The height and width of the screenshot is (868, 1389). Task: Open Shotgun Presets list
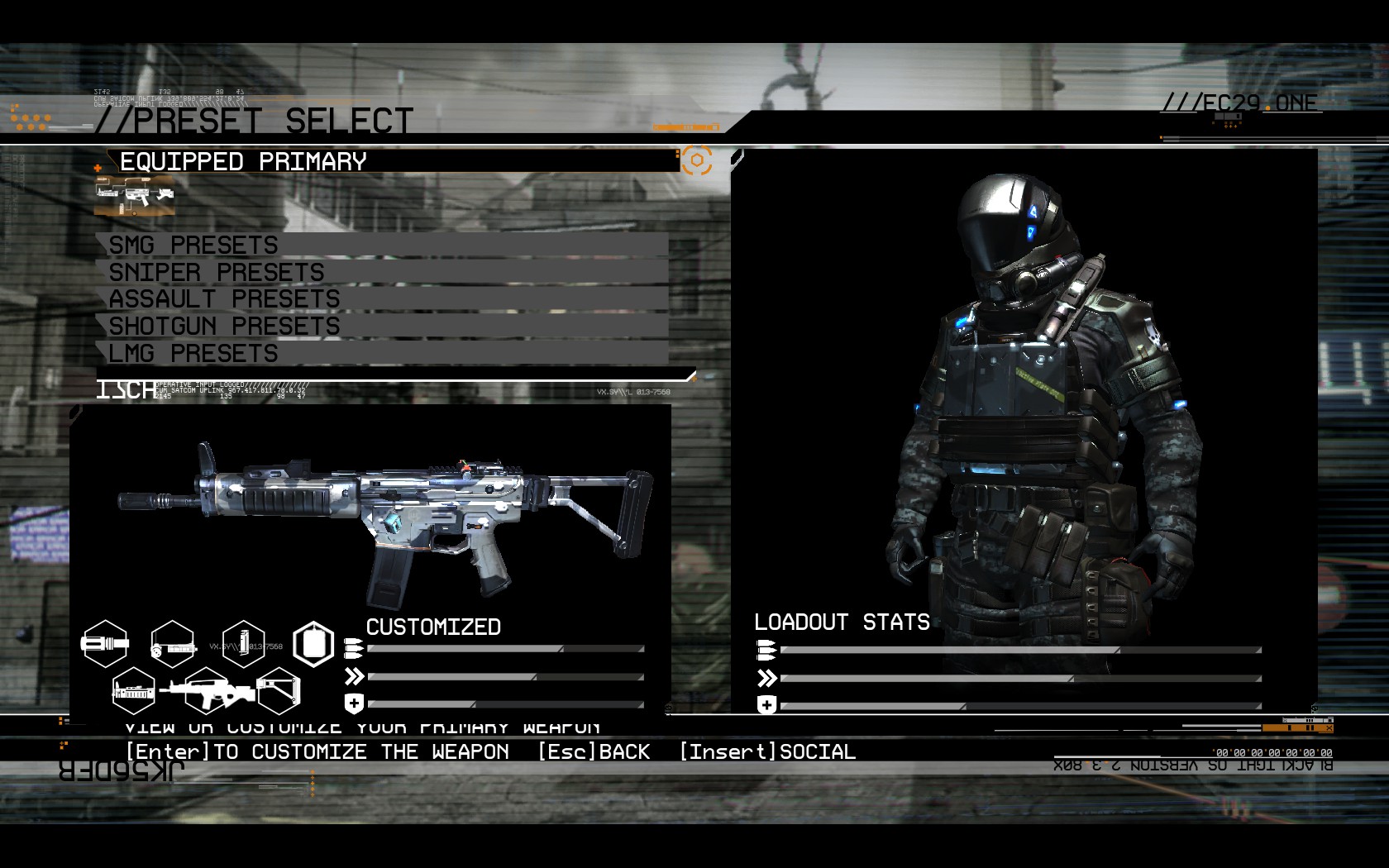382,326
